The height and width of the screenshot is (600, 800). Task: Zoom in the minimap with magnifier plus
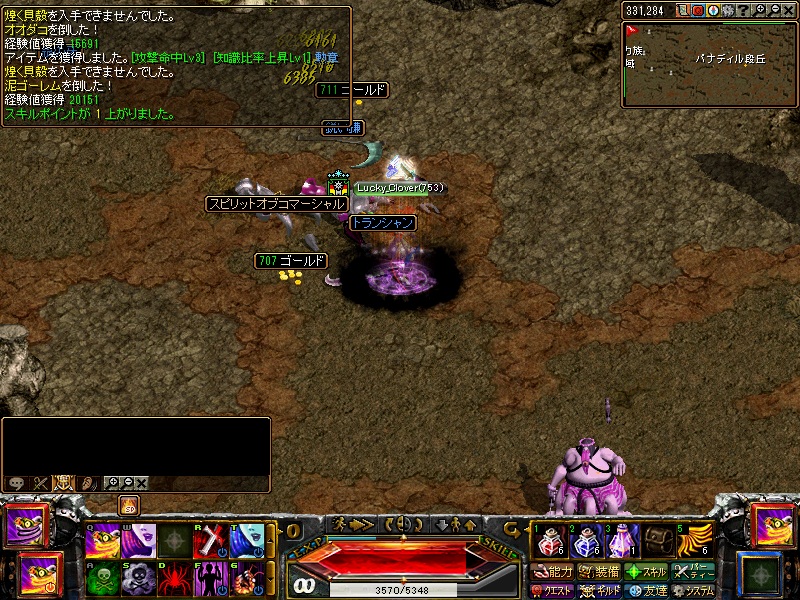coord(760,10)
